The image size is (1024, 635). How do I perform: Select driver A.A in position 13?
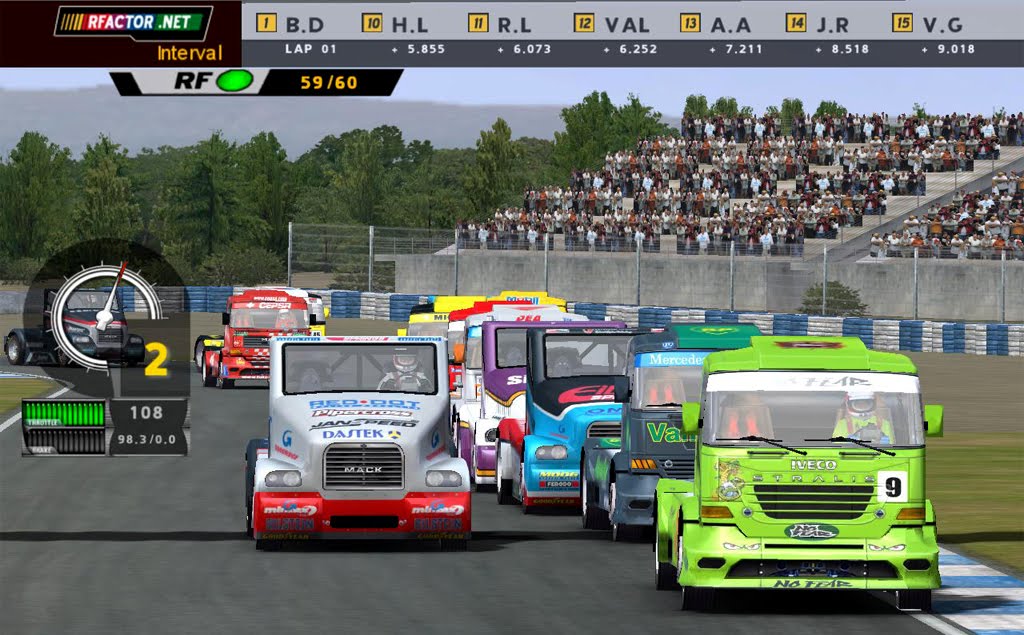(x=718, y=23)
